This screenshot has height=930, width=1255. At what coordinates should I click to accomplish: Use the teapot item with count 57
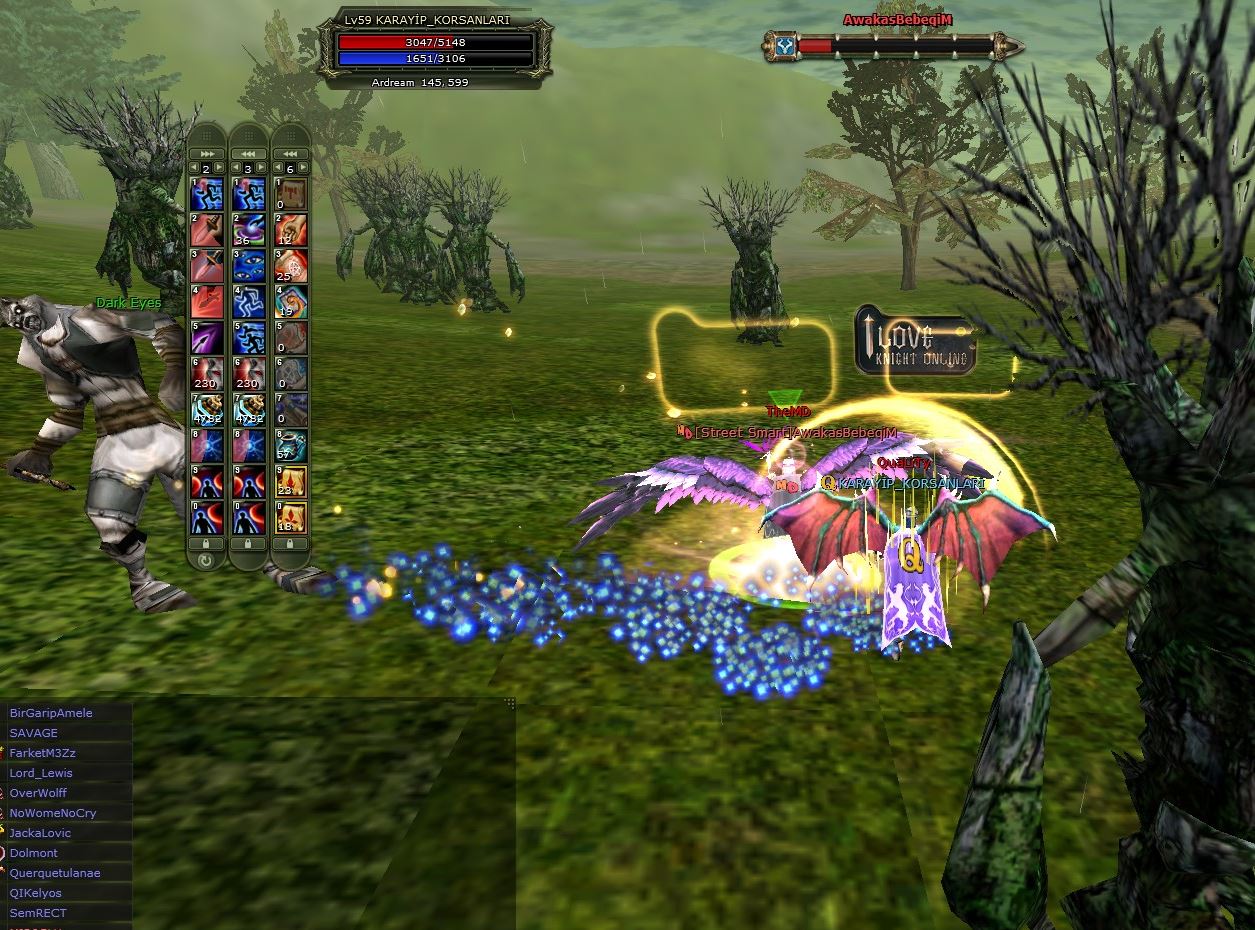tap(291, 446)
